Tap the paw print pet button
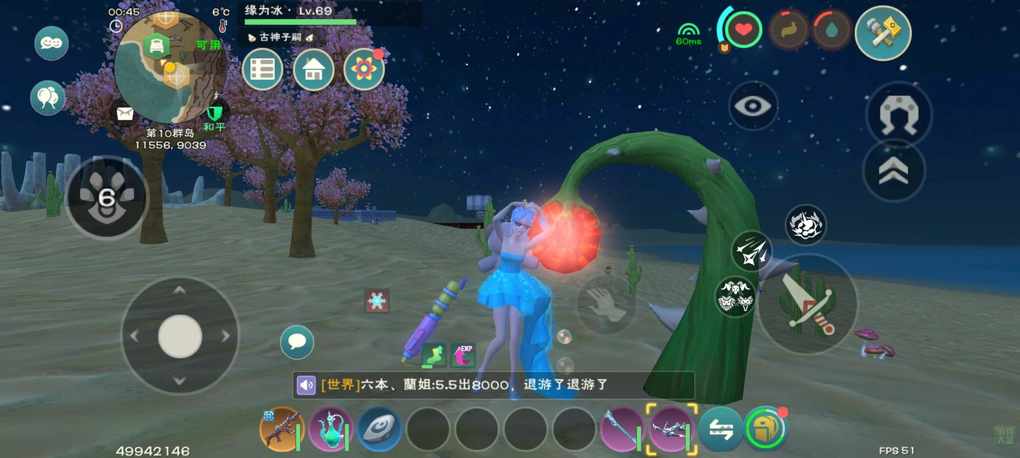The width and height of the screenshot is (1020, 458). click(x=106, y=197)
